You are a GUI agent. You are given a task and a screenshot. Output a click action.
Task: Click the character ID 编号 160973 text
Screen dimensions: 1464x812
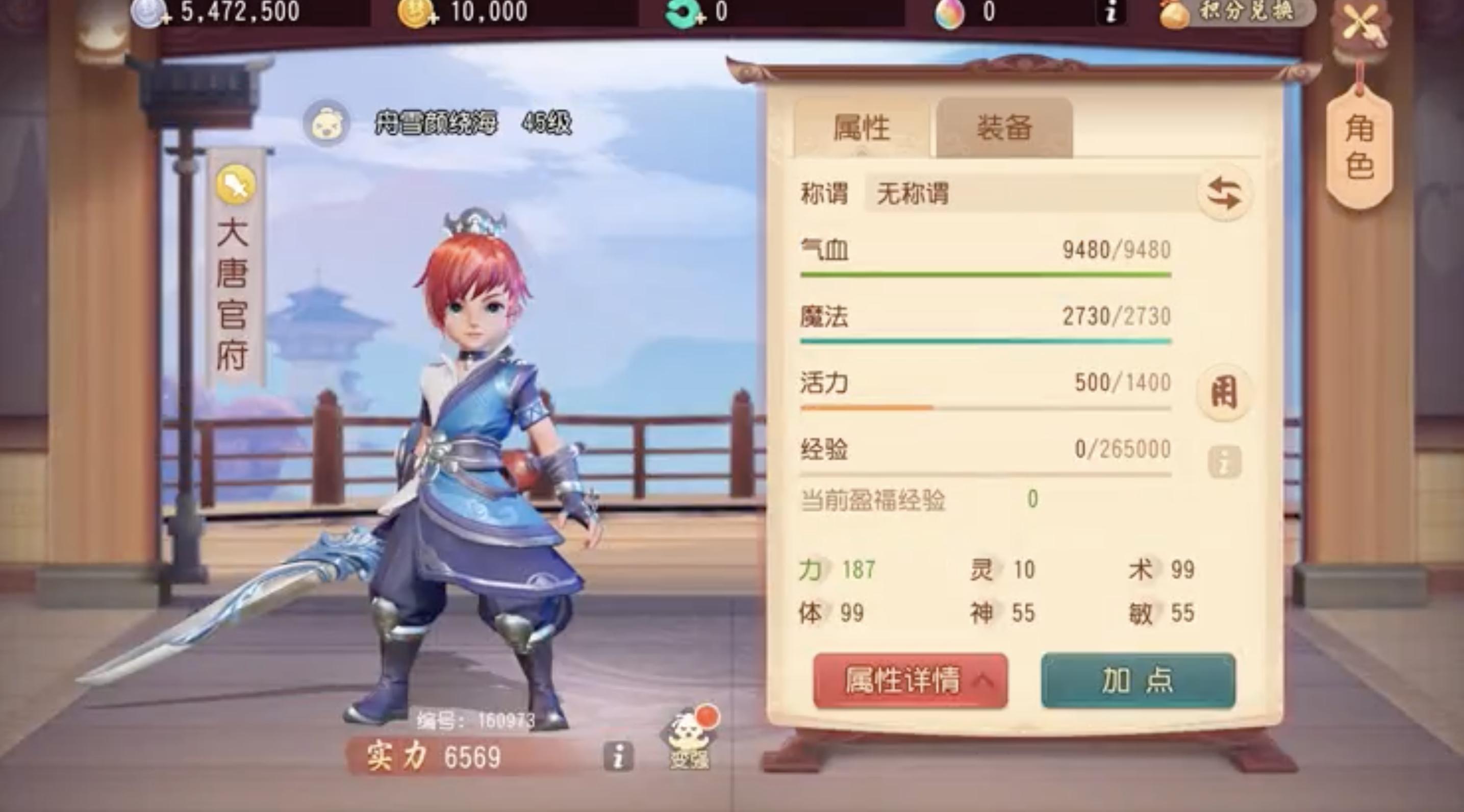click(477, 719)
